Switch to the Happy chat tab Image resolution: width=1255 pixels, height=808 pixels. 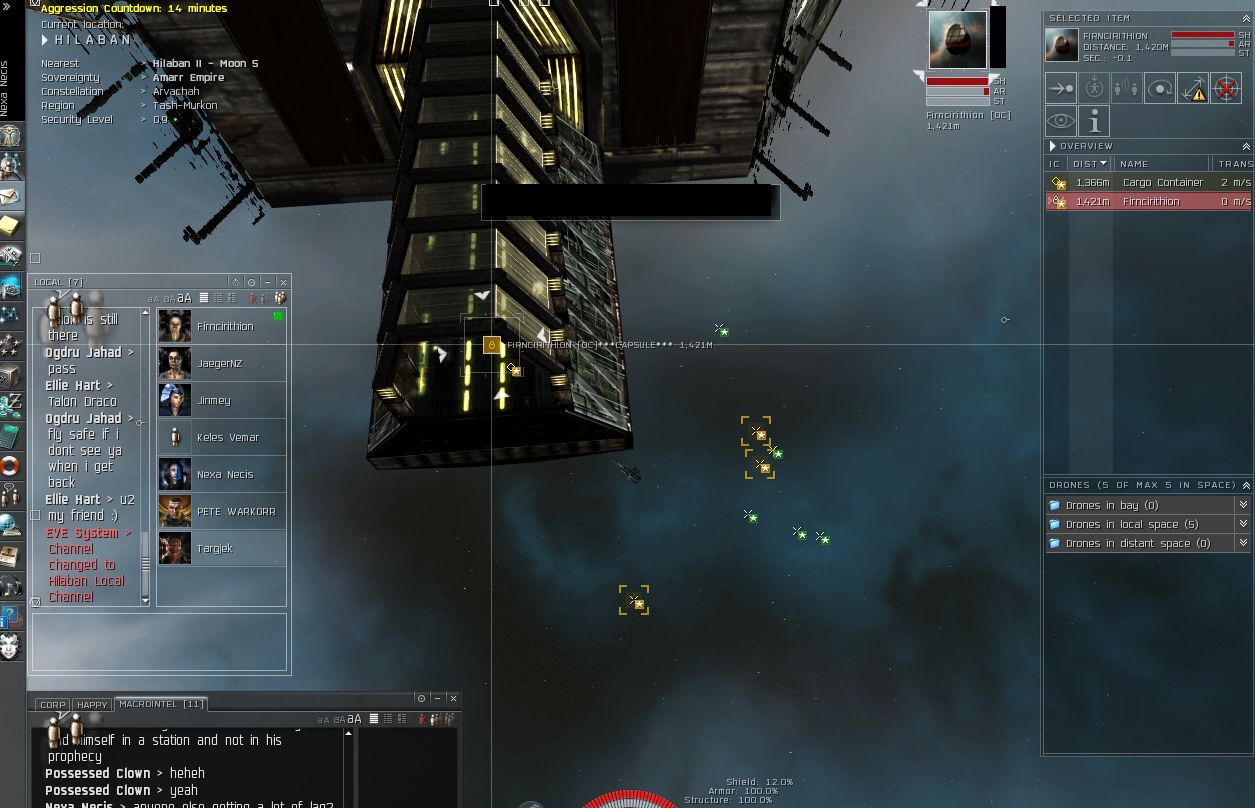(92, 705)
